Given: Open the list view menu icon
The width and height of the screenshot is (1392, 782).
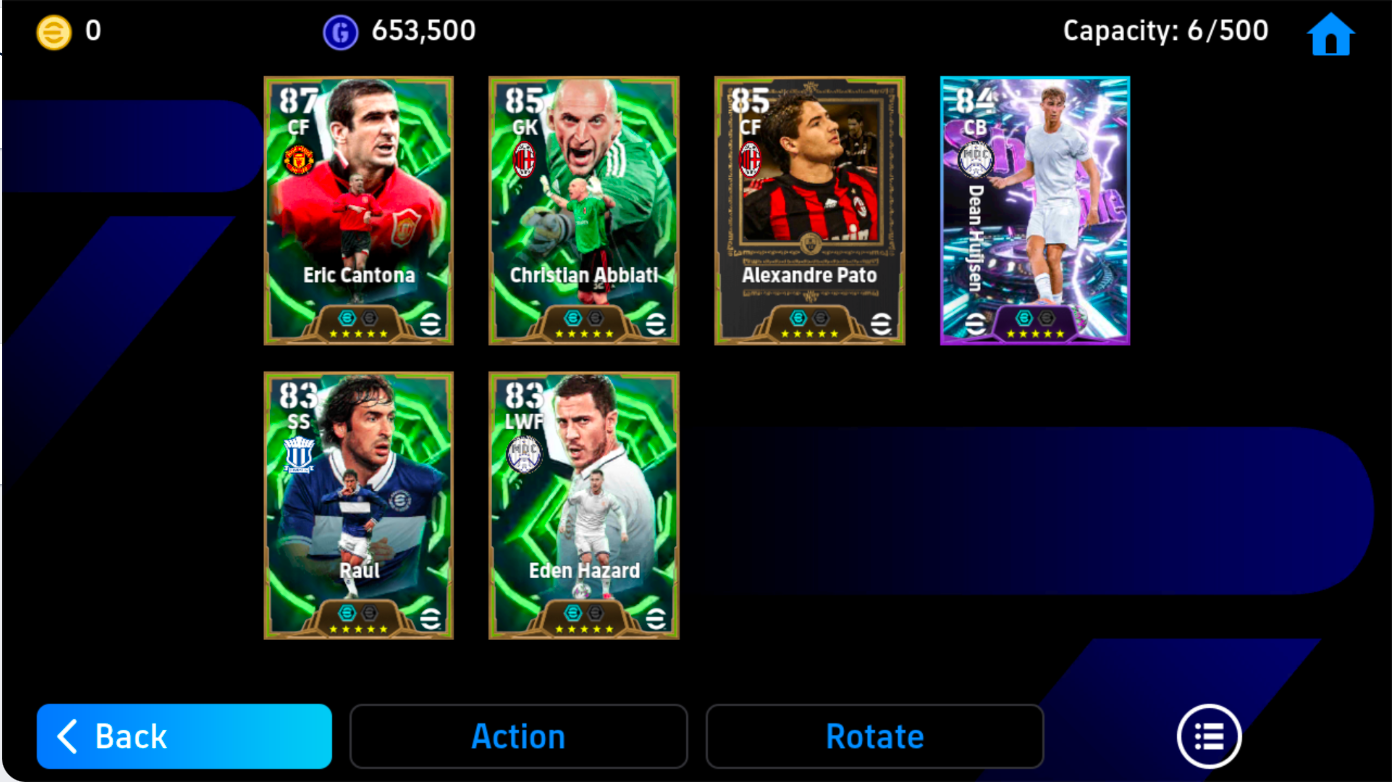Looking at the screenshot, I should coord(1209,736).
